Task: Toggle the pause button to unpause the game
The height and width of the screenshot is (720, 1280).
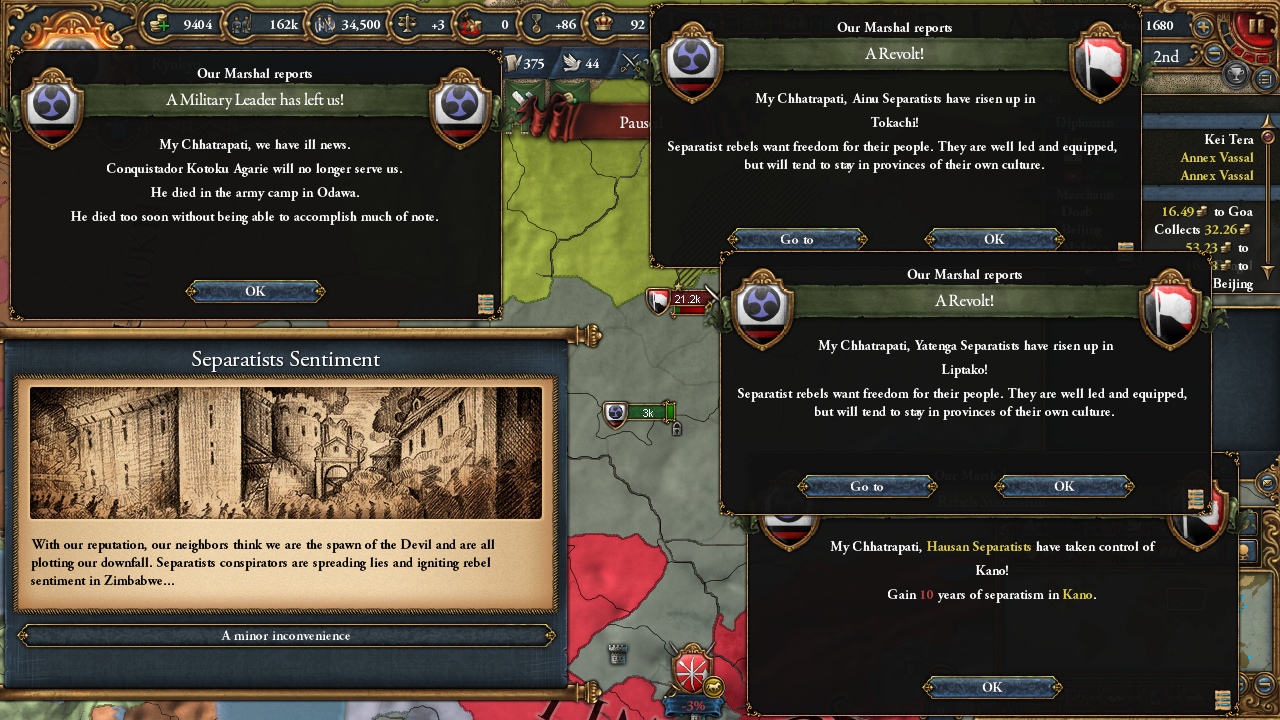Action: click(x=1258, y=27)
